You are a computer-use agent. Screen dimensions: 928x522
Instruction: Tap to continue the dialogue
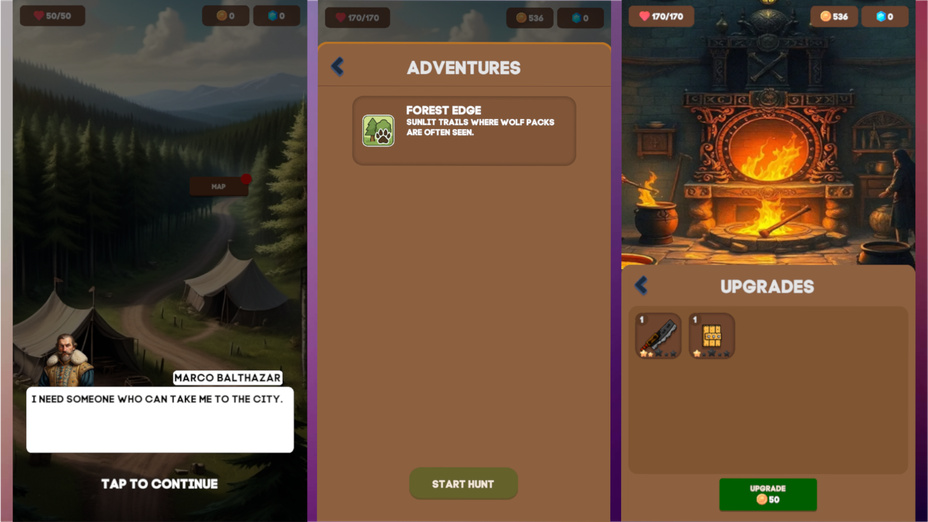click(x=159, y=484)
